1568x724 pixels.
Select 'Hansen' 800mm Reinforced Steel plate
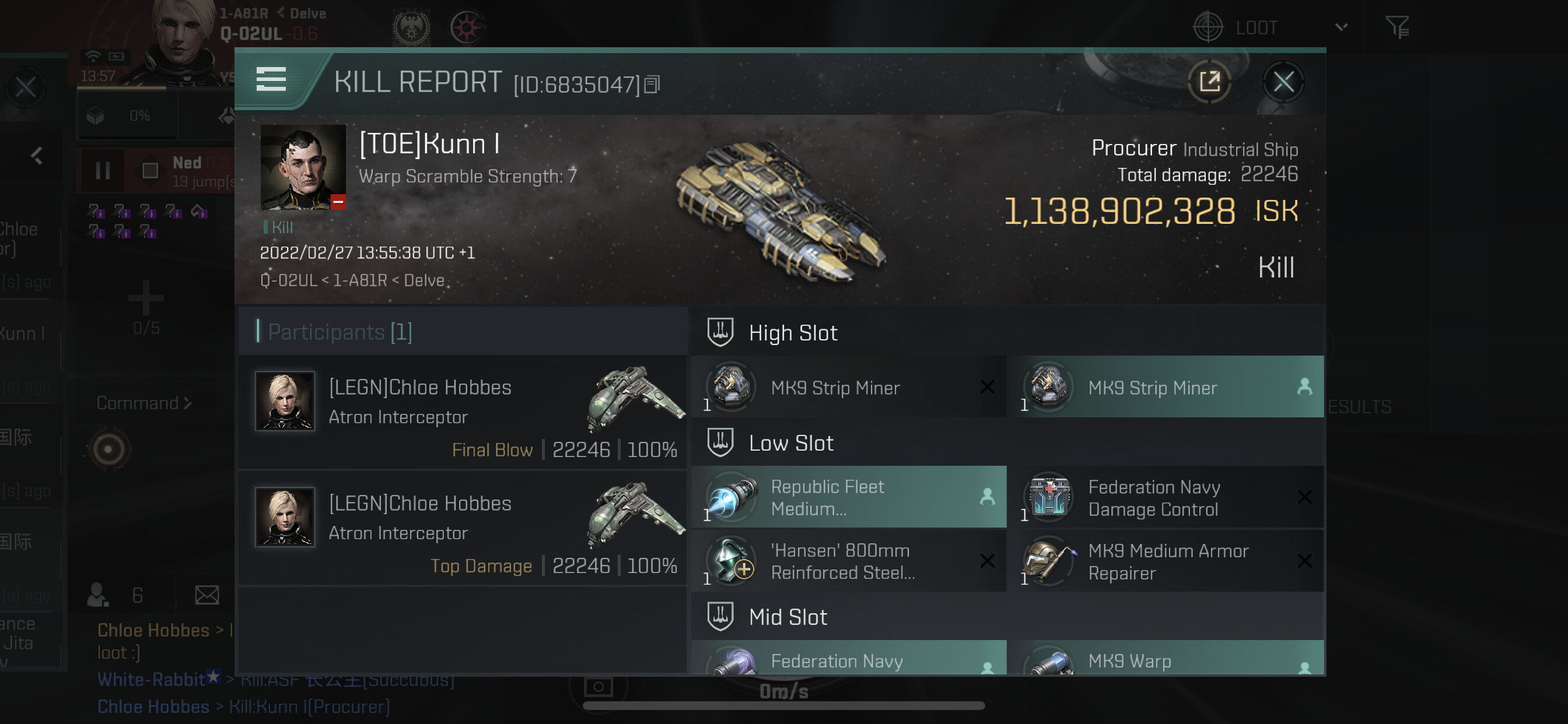click(x=849, y=561)
